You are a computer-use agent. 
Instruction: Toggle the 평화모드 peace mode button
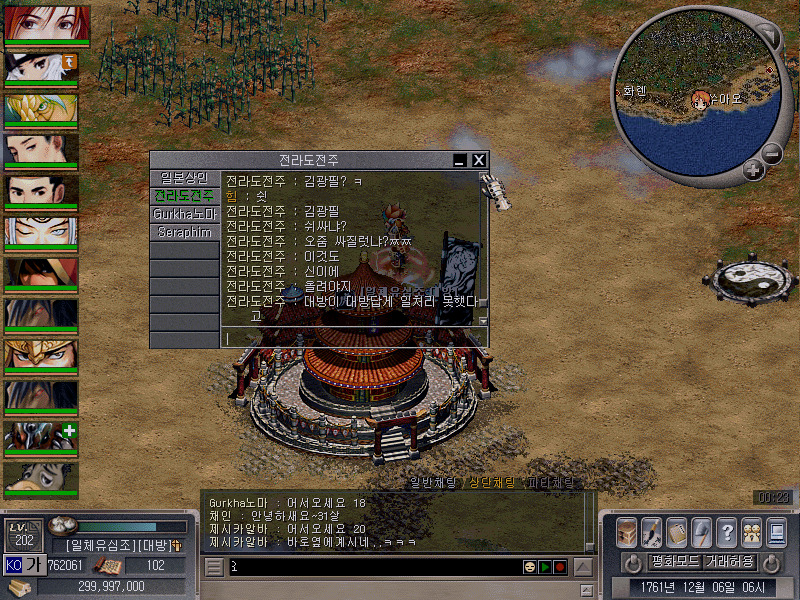pyautogui.click(x=675, y=561)
